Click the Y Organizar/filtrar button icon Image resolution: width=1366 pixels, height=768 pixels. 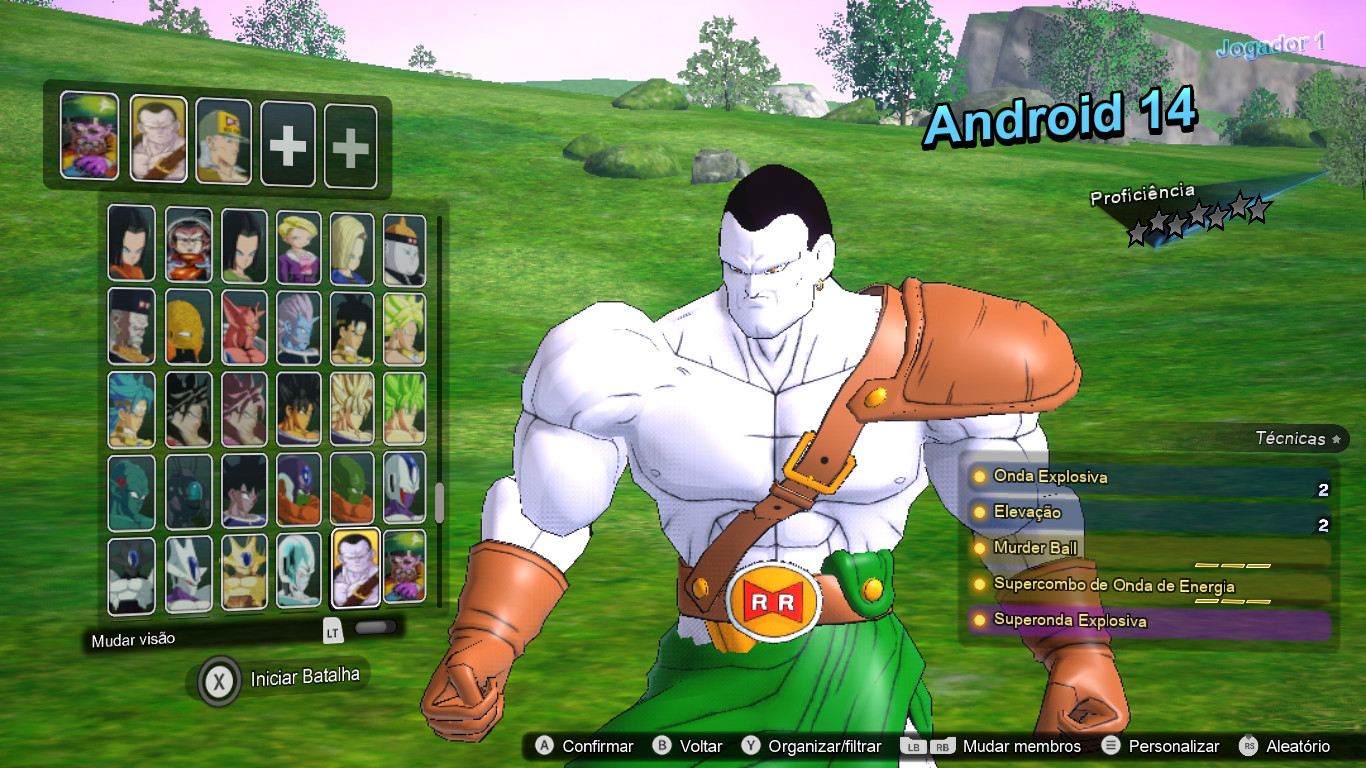(751, 746)
